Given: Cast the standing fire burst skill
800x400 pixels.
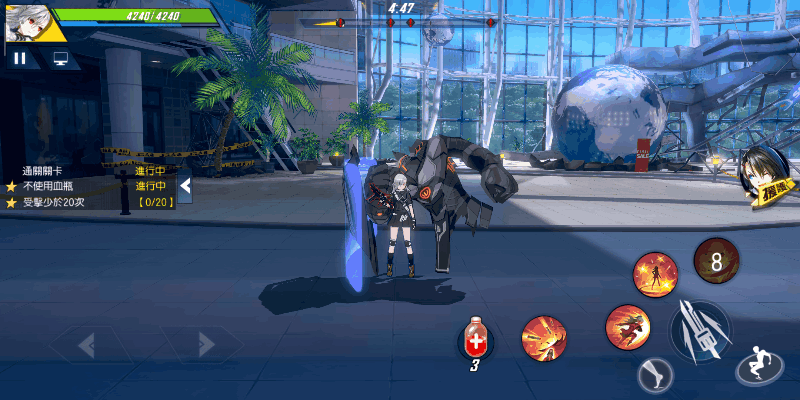Looking at the screenshot, I should pos(655,273).
